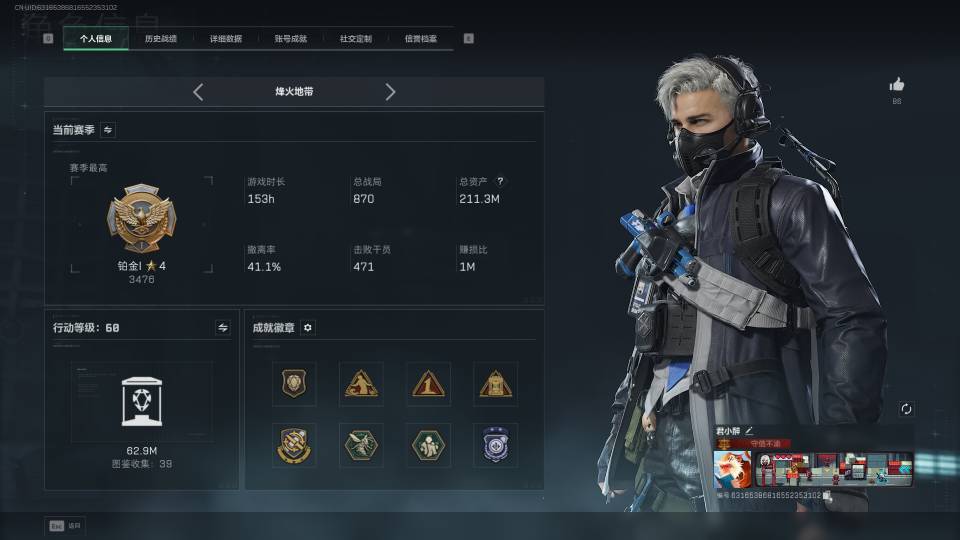Click the rotate character refresh icon

pos(906,409)
